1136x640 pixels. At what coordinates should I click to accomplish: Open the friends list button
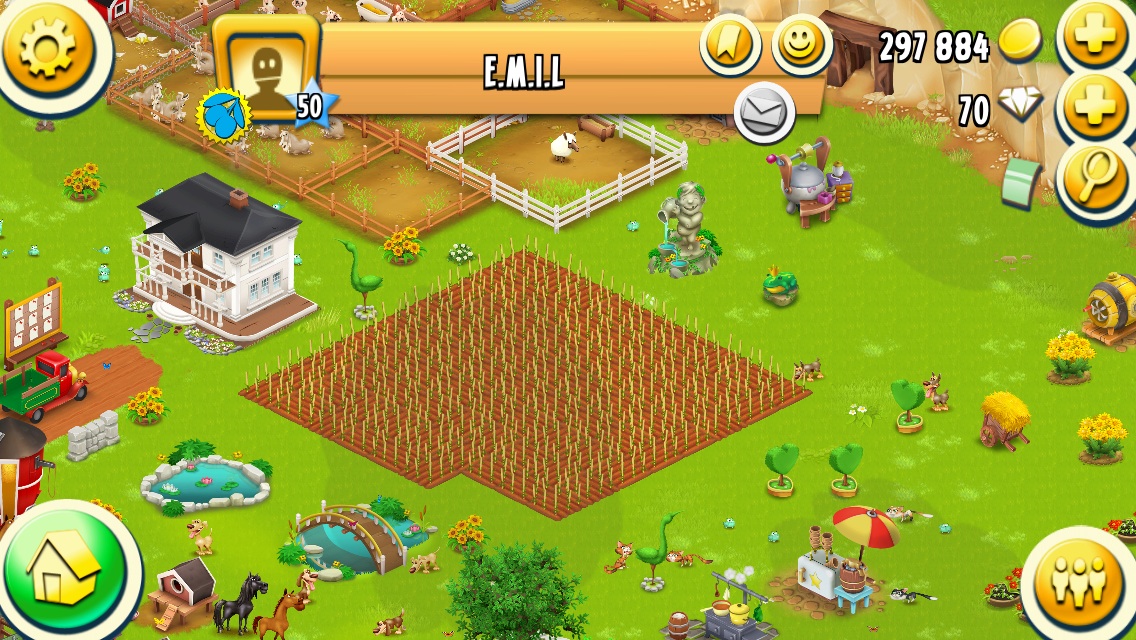pos(1080,581)
